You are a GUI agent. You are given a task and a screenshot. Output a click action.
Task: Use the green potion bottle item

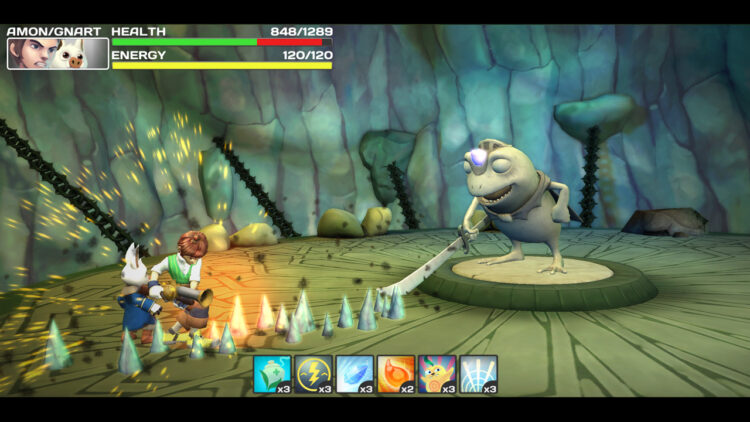[x=271, y=374]
